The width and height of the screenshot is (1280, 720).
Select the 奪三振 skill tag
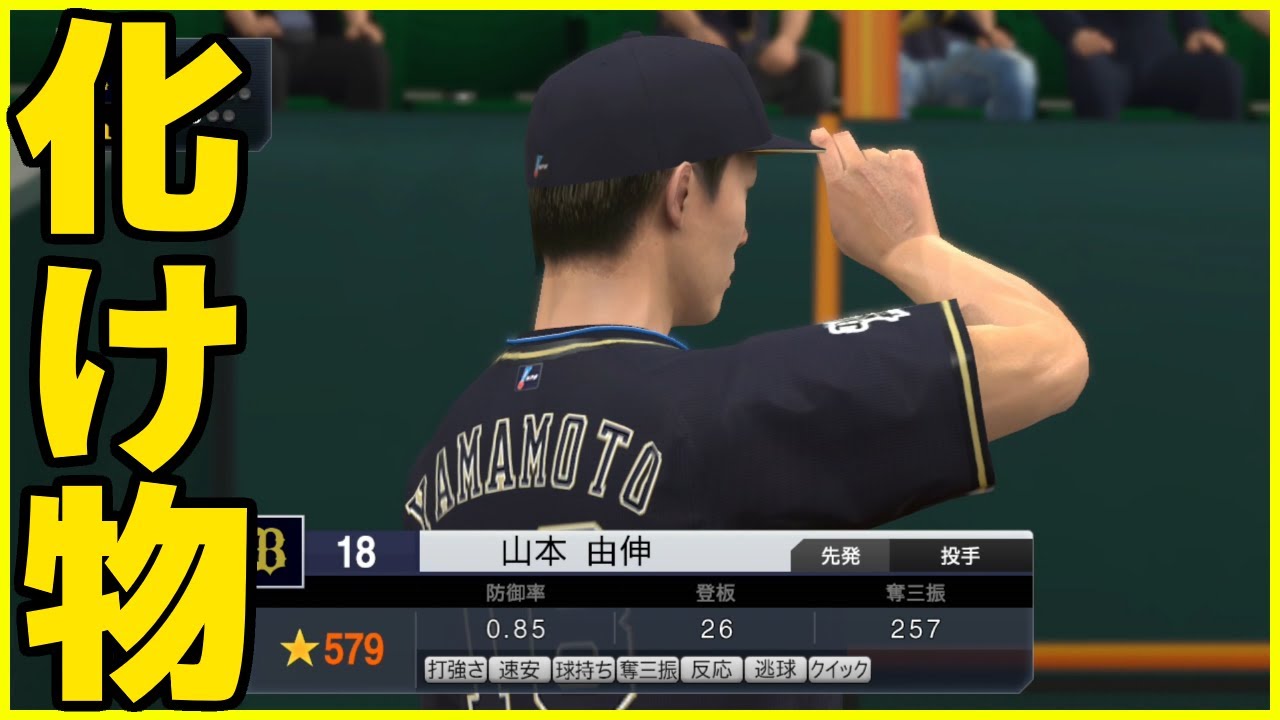coord(647,669)
